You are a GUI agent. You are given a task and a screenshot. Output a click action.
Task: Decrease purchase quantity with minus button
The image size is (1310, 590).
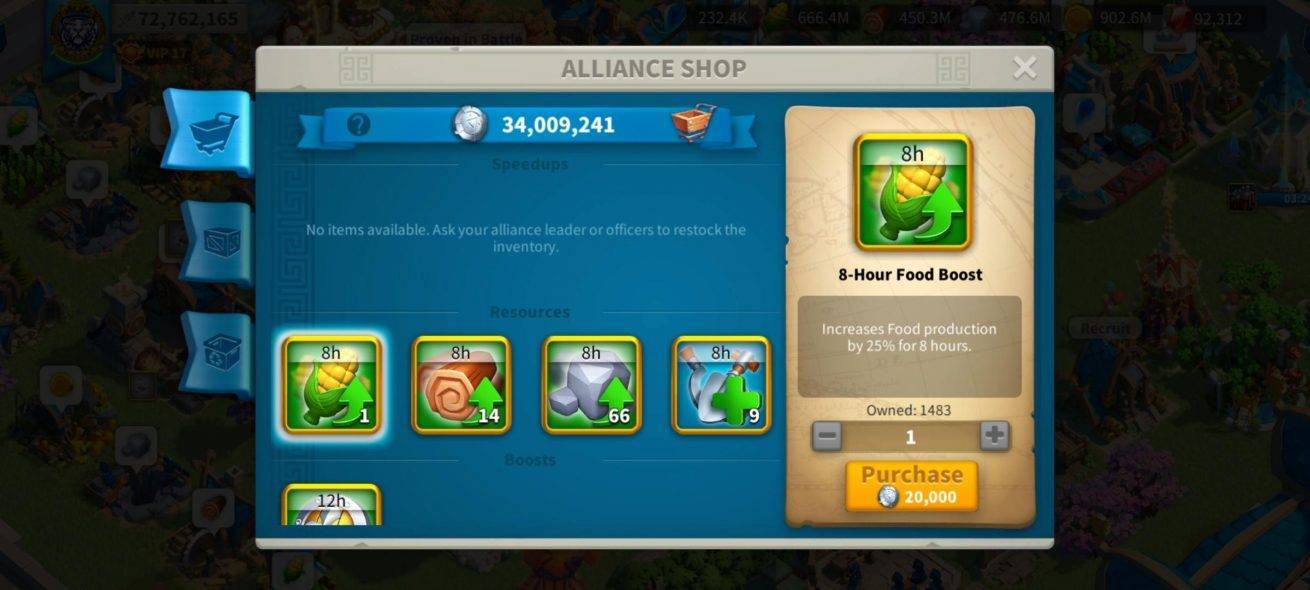point(827,436)
